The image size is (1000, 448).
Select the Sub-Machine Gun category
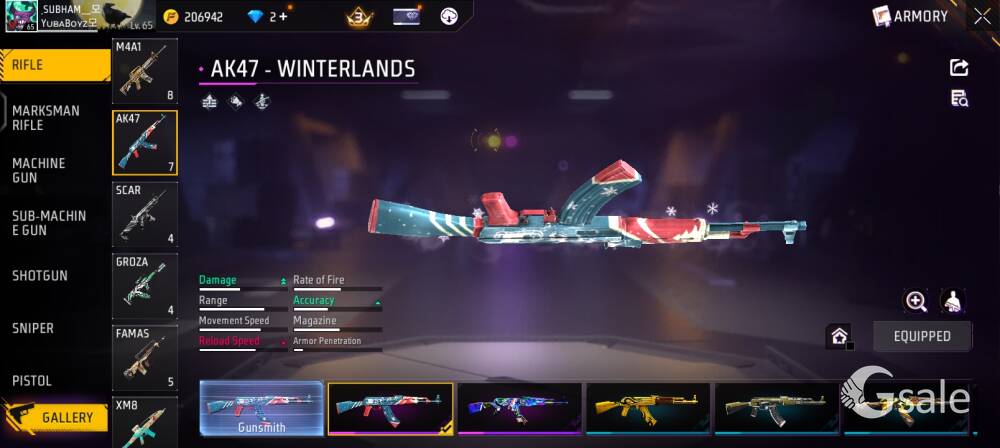pos(49,223)
